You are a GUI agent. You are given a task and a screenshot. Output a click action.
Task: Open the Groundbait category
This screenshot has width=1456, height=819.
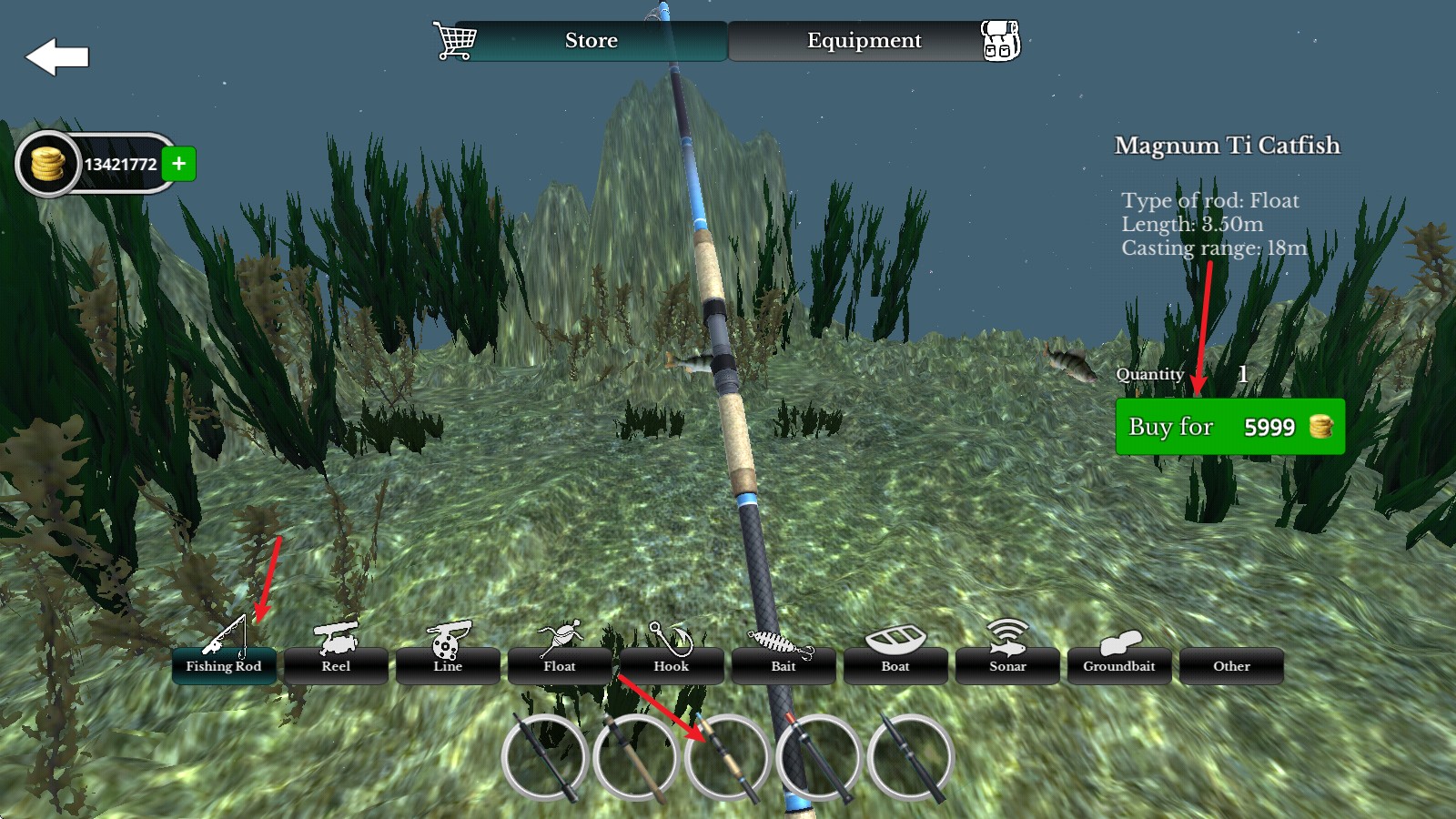click(1119, 665)
